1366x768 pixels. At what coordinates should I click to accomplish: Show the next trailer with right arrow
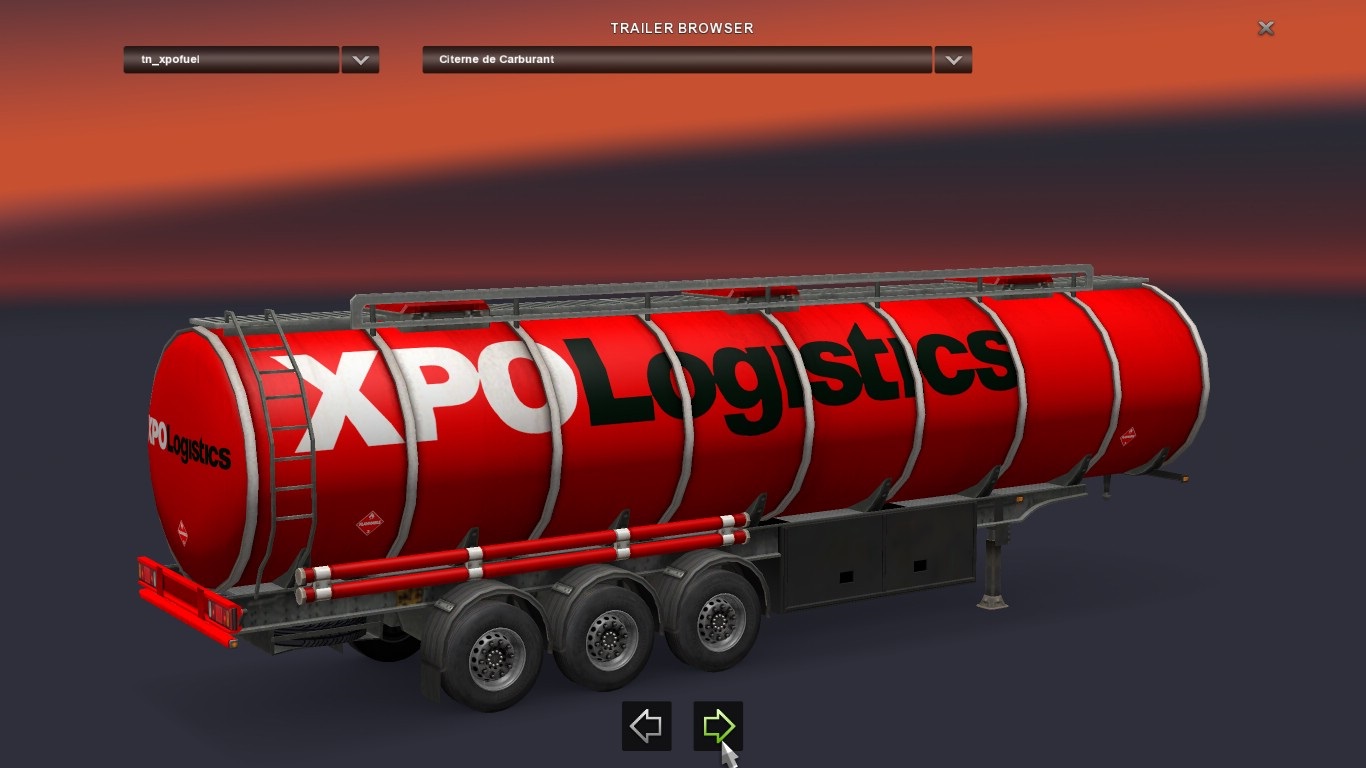(718, 726)
